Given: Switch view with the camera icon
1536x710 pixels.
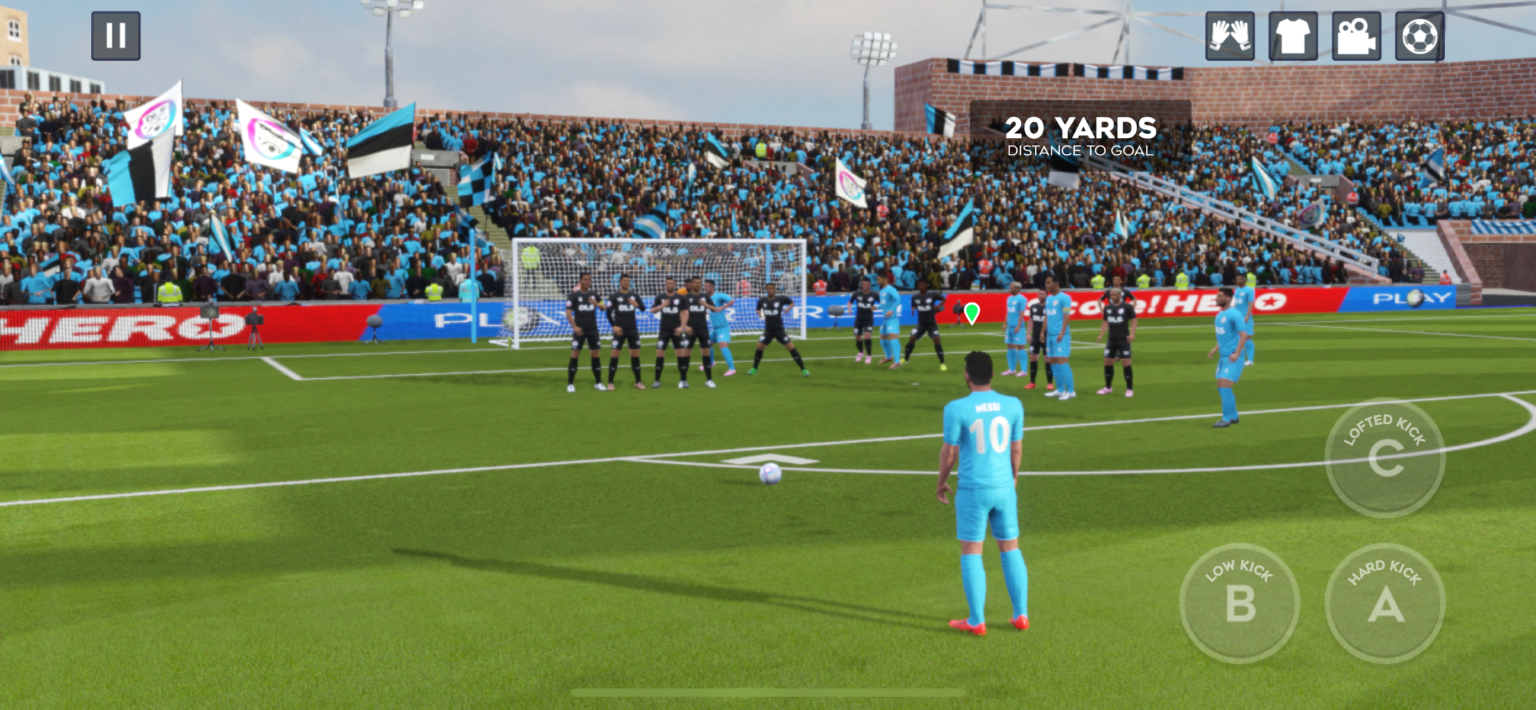Looking at the screenshot, I should point(1356,36).
